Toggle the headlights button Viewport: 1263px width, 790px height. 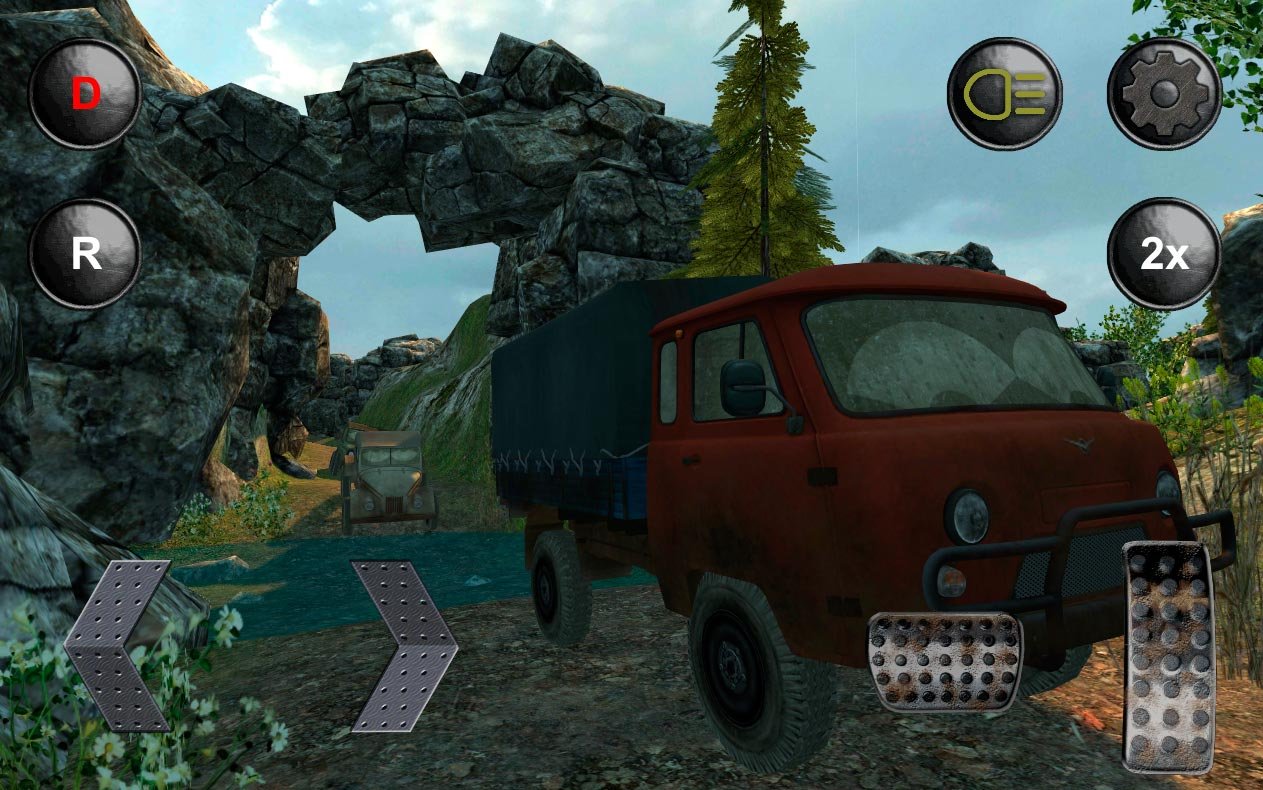(x=1004, y=95)
